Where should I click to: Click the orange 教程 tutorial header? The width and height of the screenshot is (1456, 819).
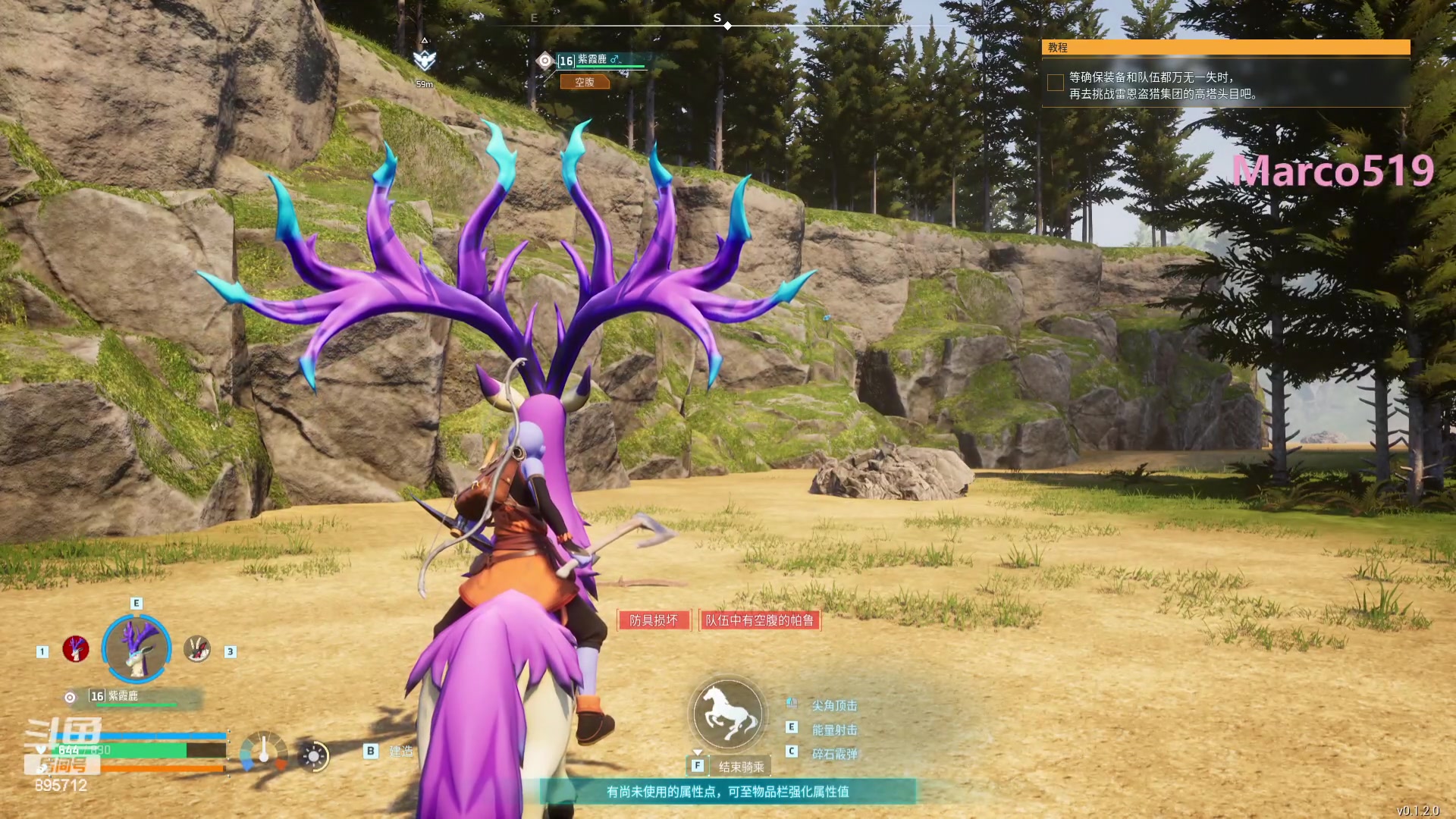(x=1225, y=47)
